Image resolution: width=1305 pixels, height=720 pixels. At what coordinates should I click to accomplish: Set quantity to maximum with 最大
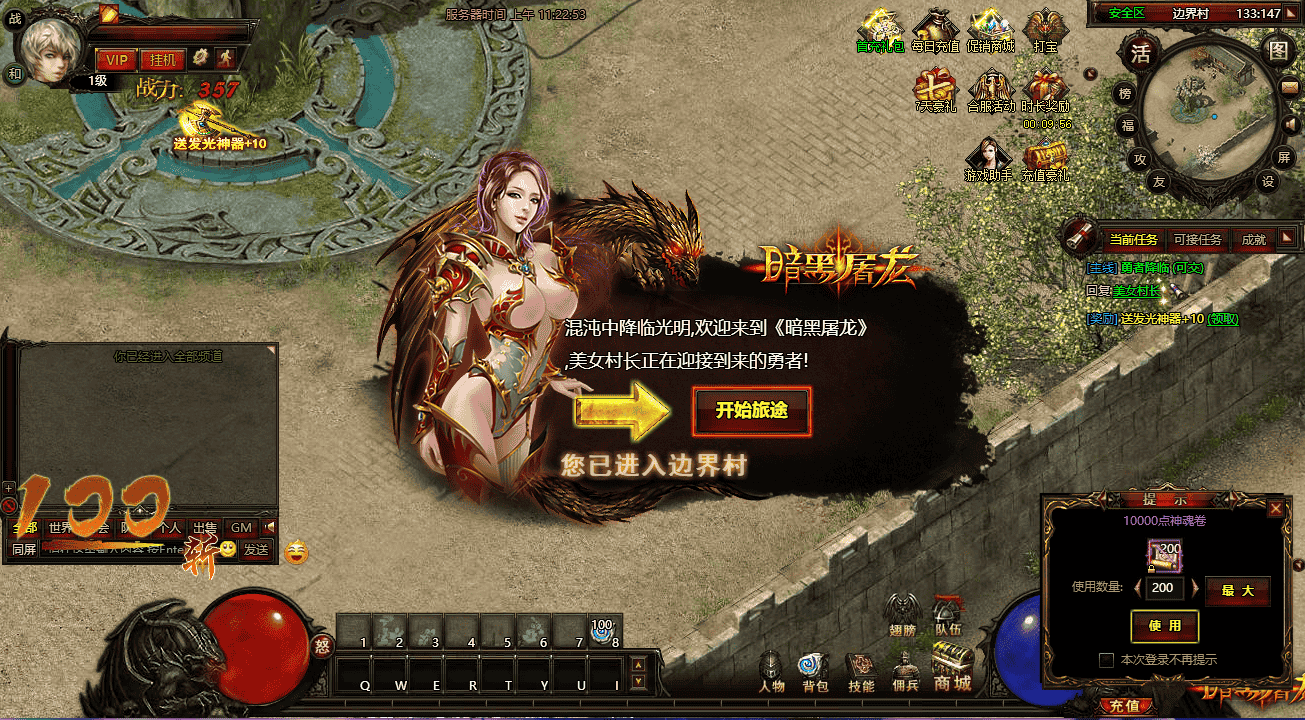click(1237, 590)
